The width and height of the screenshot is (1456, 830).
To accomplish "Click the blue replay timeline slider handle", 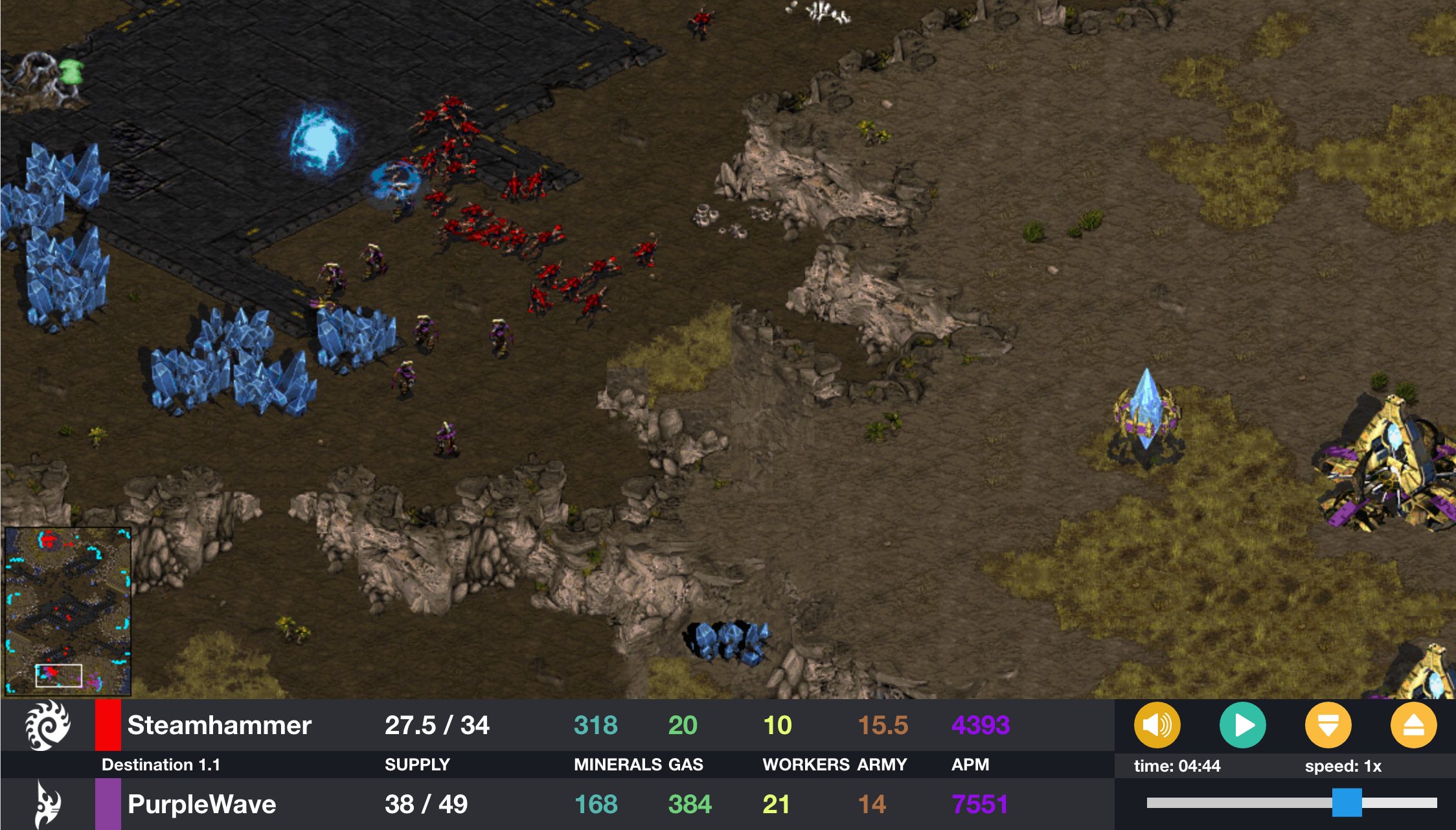I will pyautogui.click(x=1347, y=803).
